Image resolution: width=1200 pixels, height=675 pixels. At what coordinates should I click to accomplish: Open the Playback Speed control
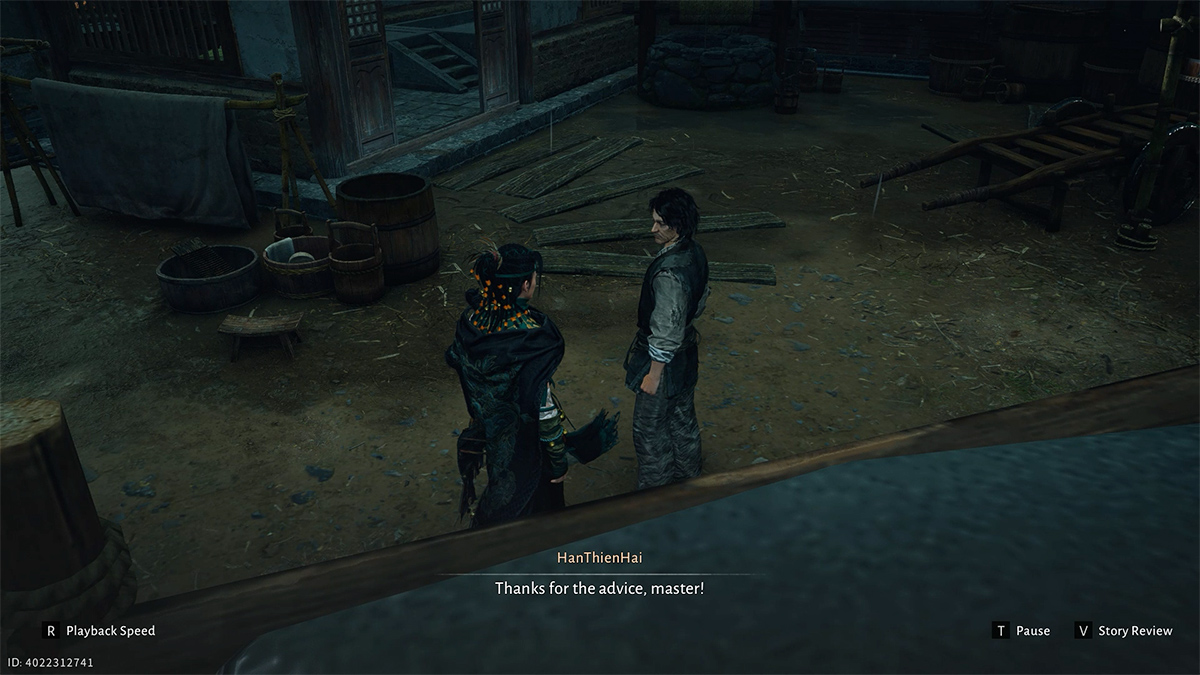[x=109, y=631]
